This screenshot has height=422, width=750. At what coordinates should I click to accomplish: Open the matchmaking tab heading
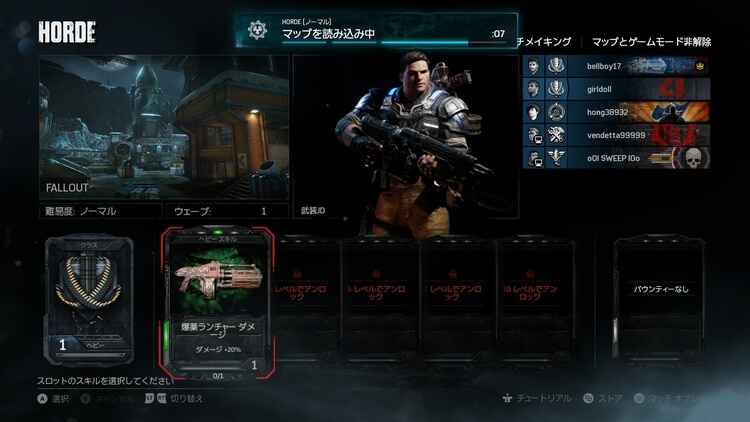pyautogui.click(x=545, y=42)
